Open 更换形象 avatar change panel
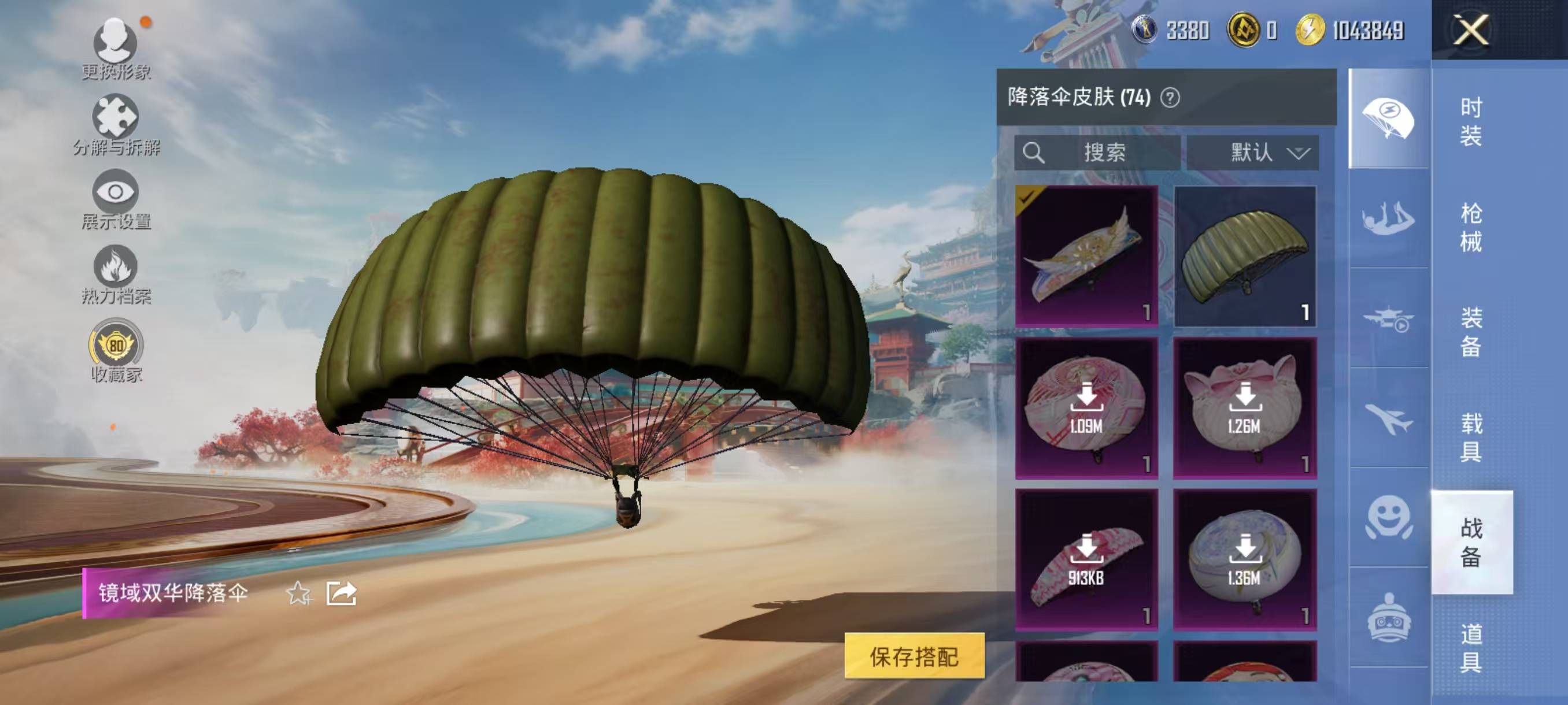 pos(116,46)
